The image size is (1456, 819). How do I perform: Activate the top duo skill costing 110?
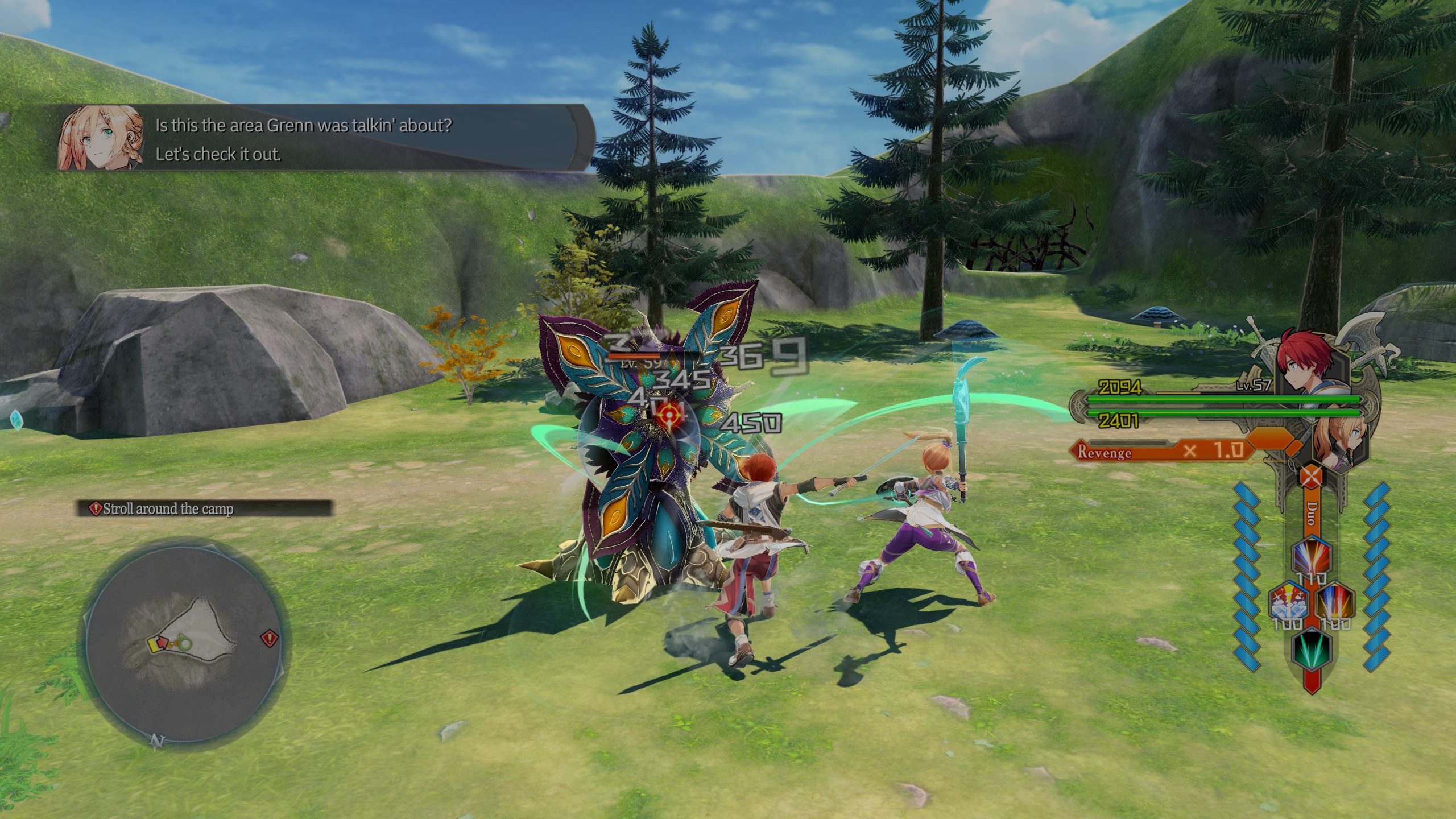[x=1312, y=556]
